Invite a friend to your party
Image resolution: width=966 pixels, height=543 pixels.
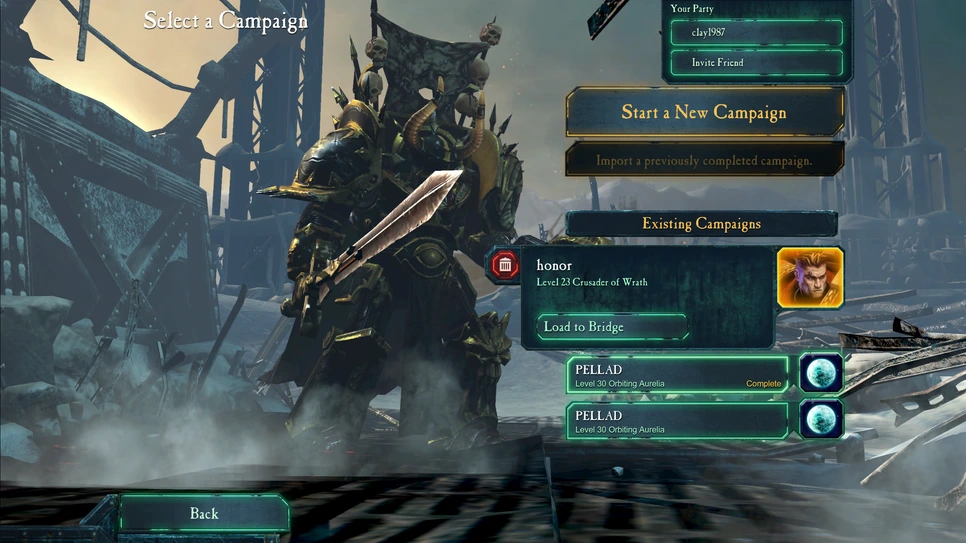[x=756, y=63]
